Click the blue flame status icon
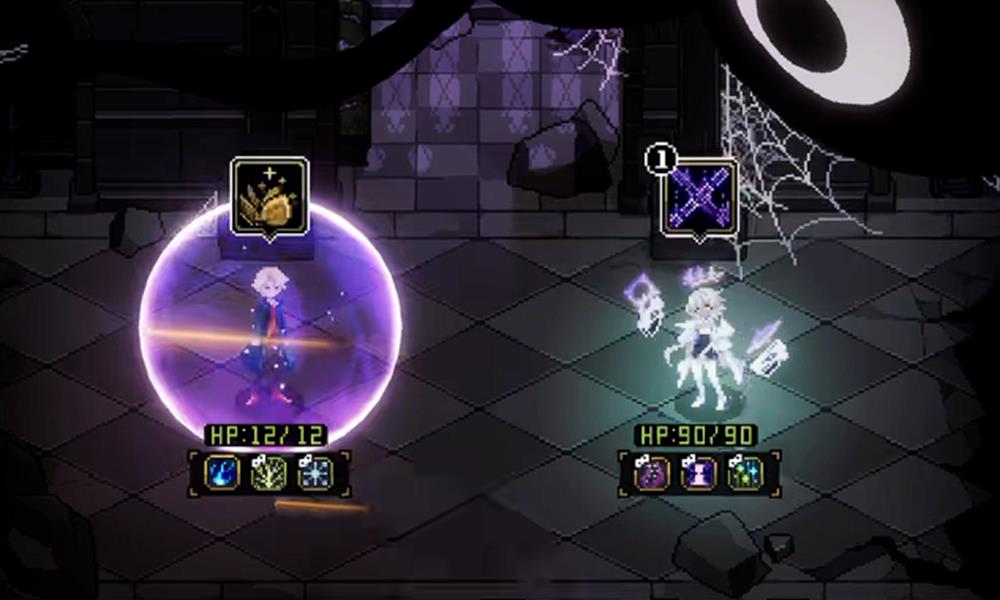Image resolution: width=1000 pixels, height=600 pixels. (223, 472)
